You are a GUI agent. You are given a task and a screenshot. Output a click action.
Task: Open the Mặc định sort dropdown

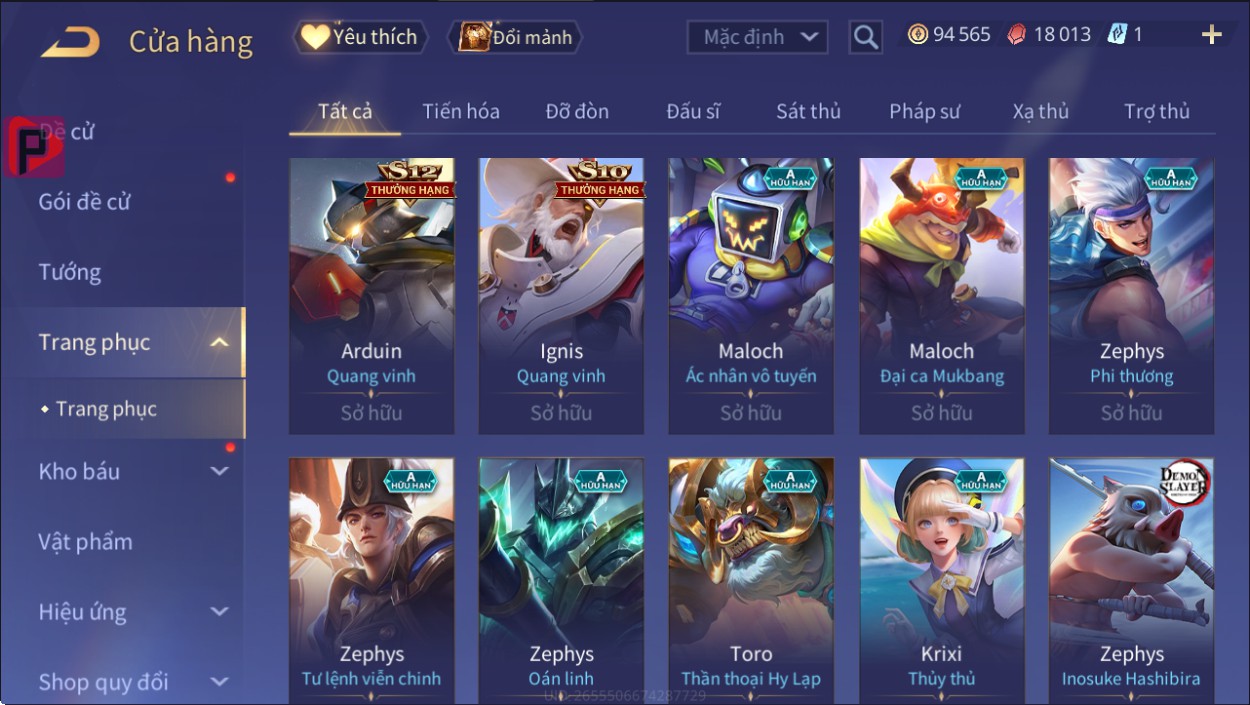[x=758, y=38]
